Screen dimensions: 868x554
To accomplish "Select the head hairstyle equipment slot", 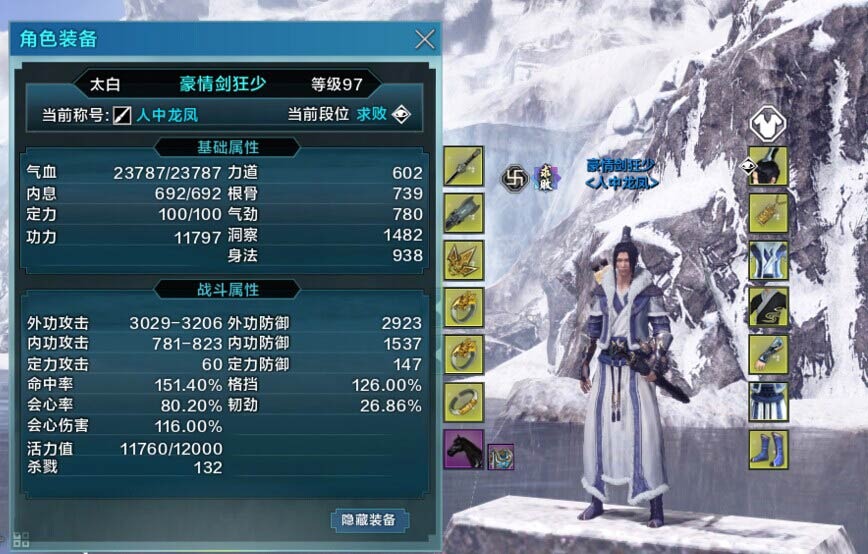I will [x=768, y=166].
